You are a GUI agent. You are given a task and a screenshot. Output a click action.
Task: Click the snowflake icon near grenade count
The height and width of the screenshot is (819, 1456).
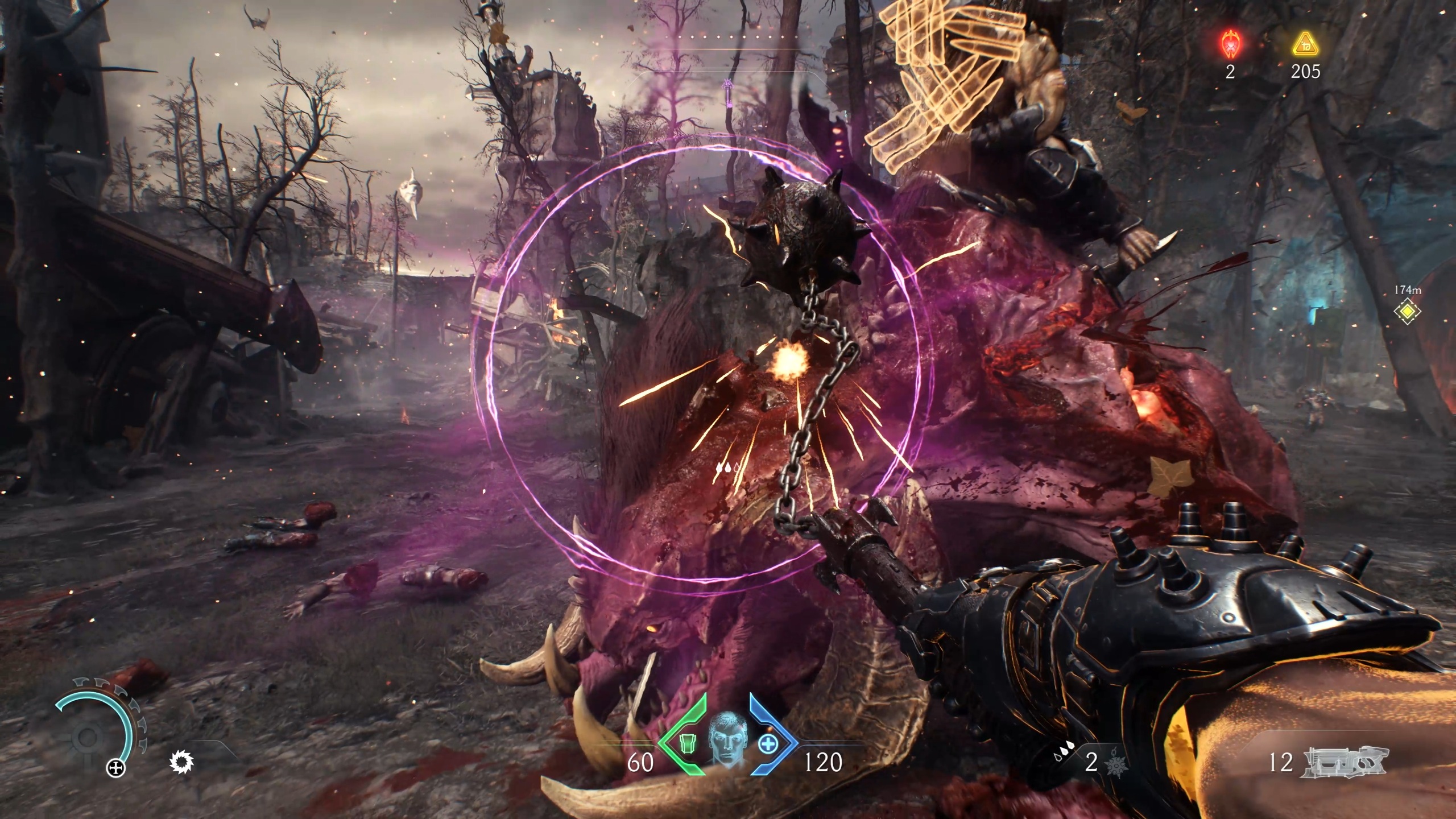tap(1116, 767)
